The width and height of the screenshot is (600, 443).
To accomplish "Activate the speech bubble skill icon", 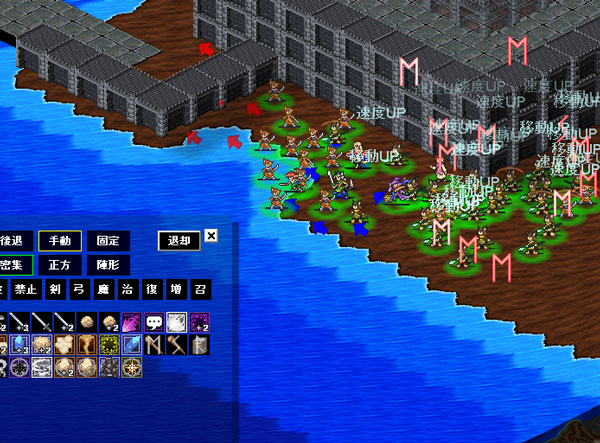I will [153, 322].
